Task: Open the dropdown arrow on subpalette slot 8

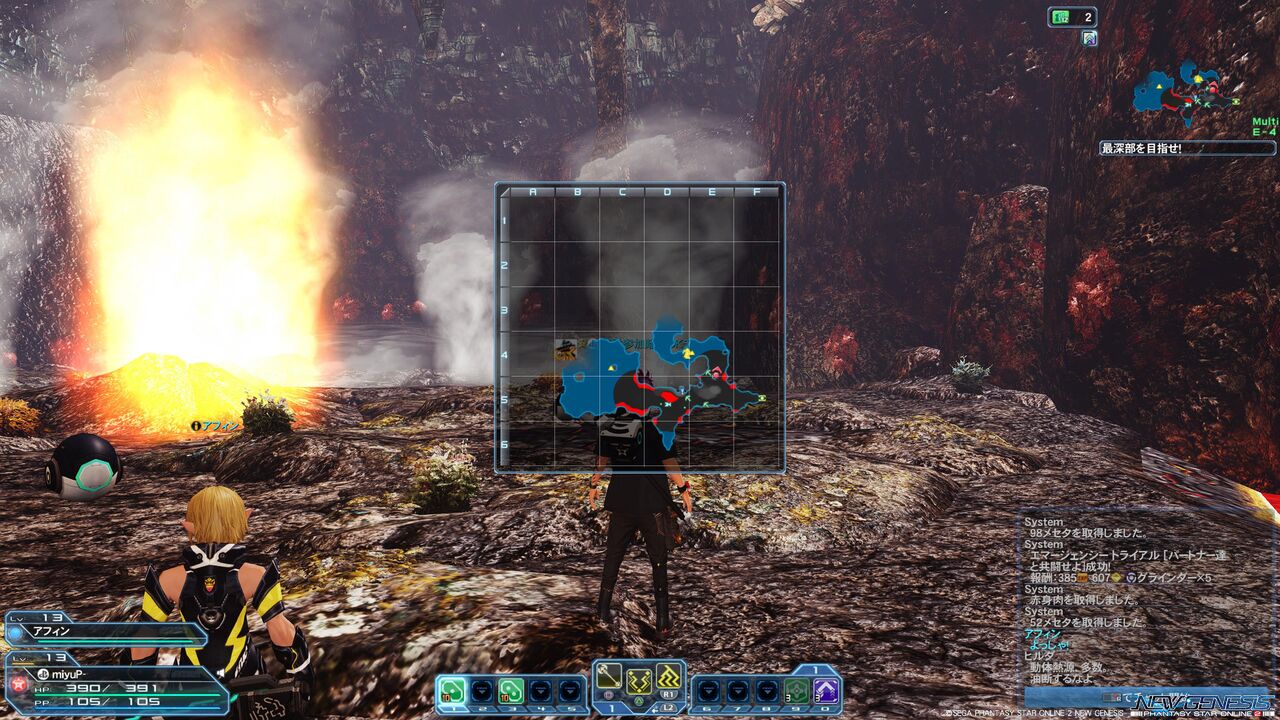Action: [x=768, y=691]
